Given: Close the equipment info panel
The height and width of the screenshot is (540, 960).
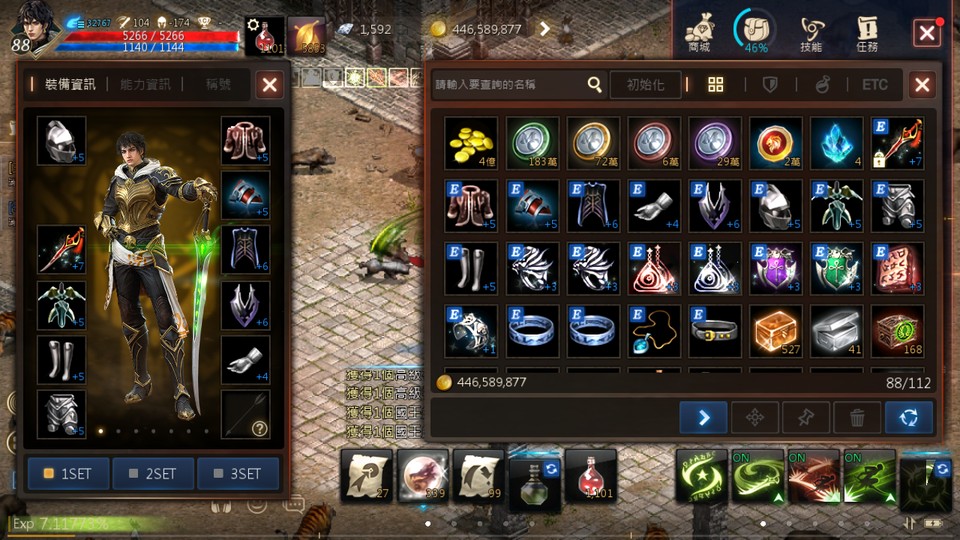Looking at the screenshot, I should click(x=269, y=86).
